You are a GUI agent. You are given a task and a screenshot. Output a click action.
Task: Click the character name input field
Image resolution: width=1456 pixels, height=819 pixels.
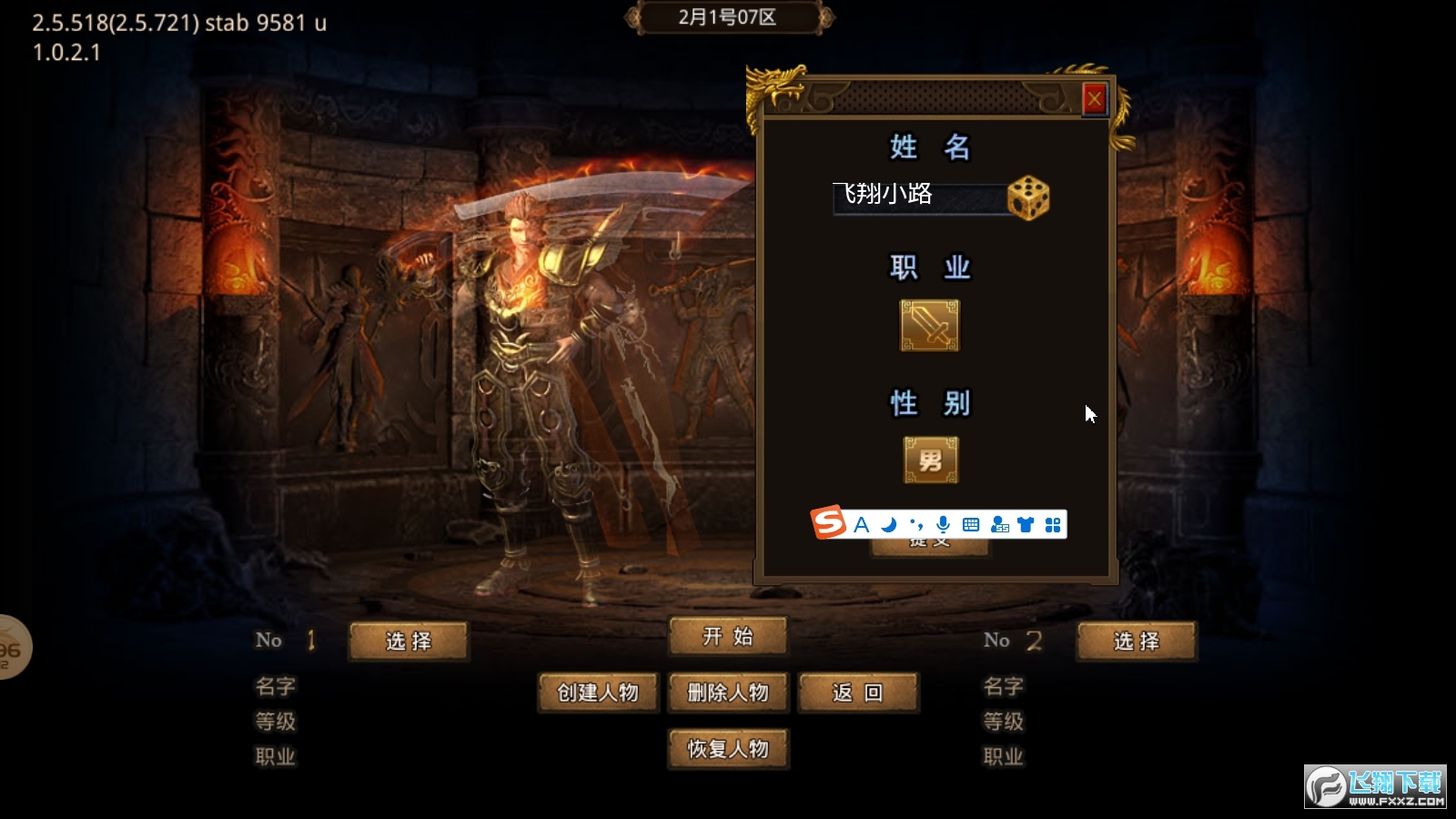pos(917,197)
